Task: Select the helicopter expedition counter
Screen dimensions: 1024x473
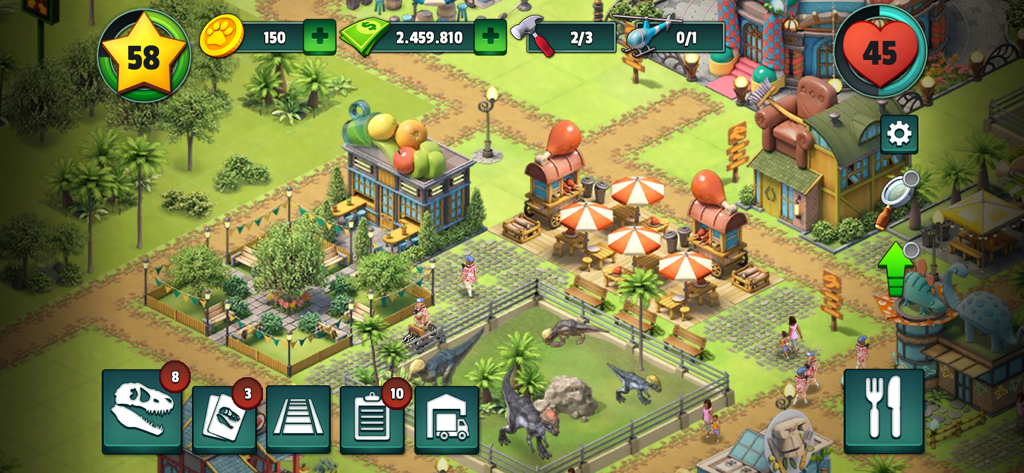Action: point(670,38)
